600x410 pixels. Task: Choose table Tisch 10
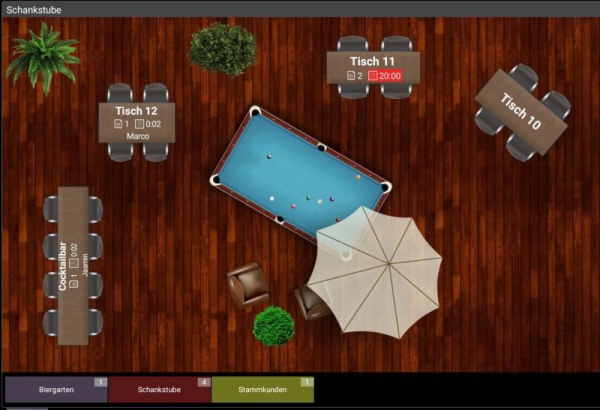[x=521, y=112]
